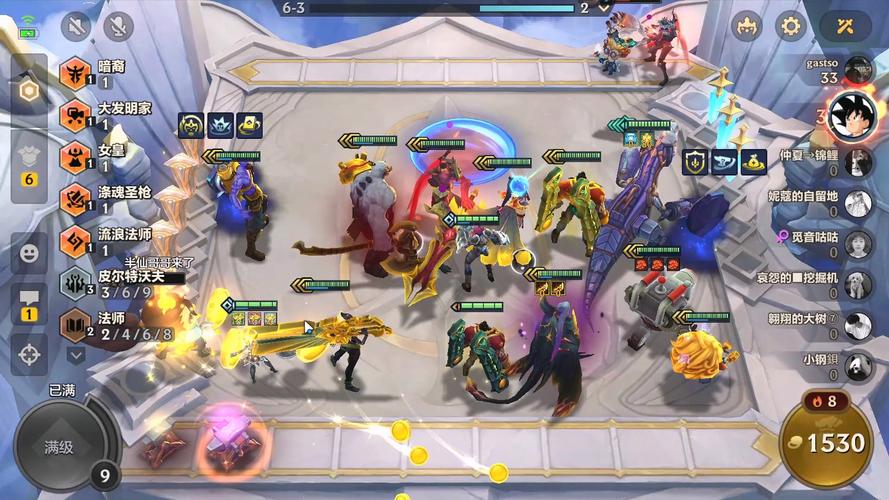
Task: Click the crossed swords button
Action: pos(845,26)
